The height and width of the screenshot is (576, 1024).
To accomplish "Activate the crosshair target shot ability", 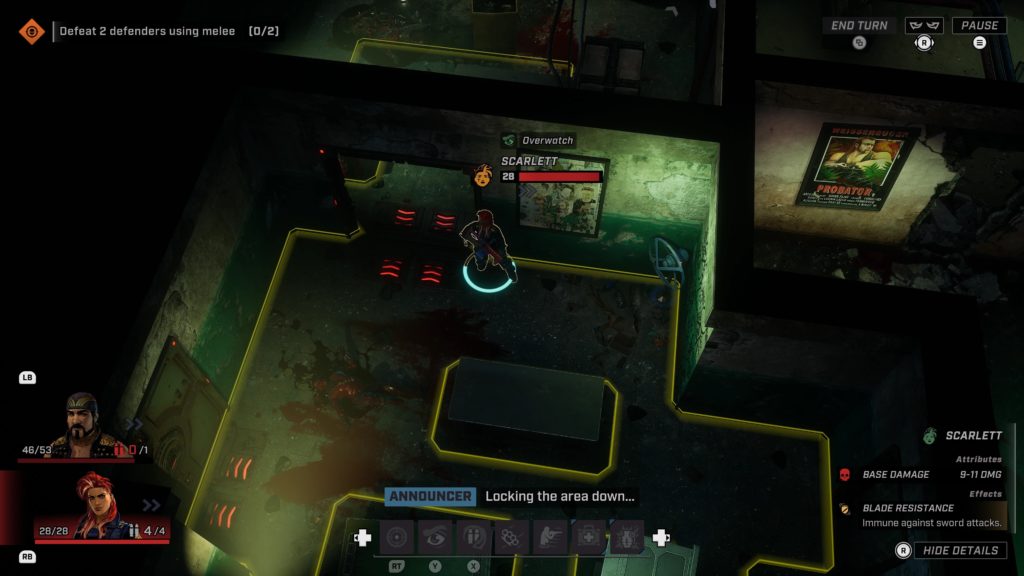I will 398,538.
